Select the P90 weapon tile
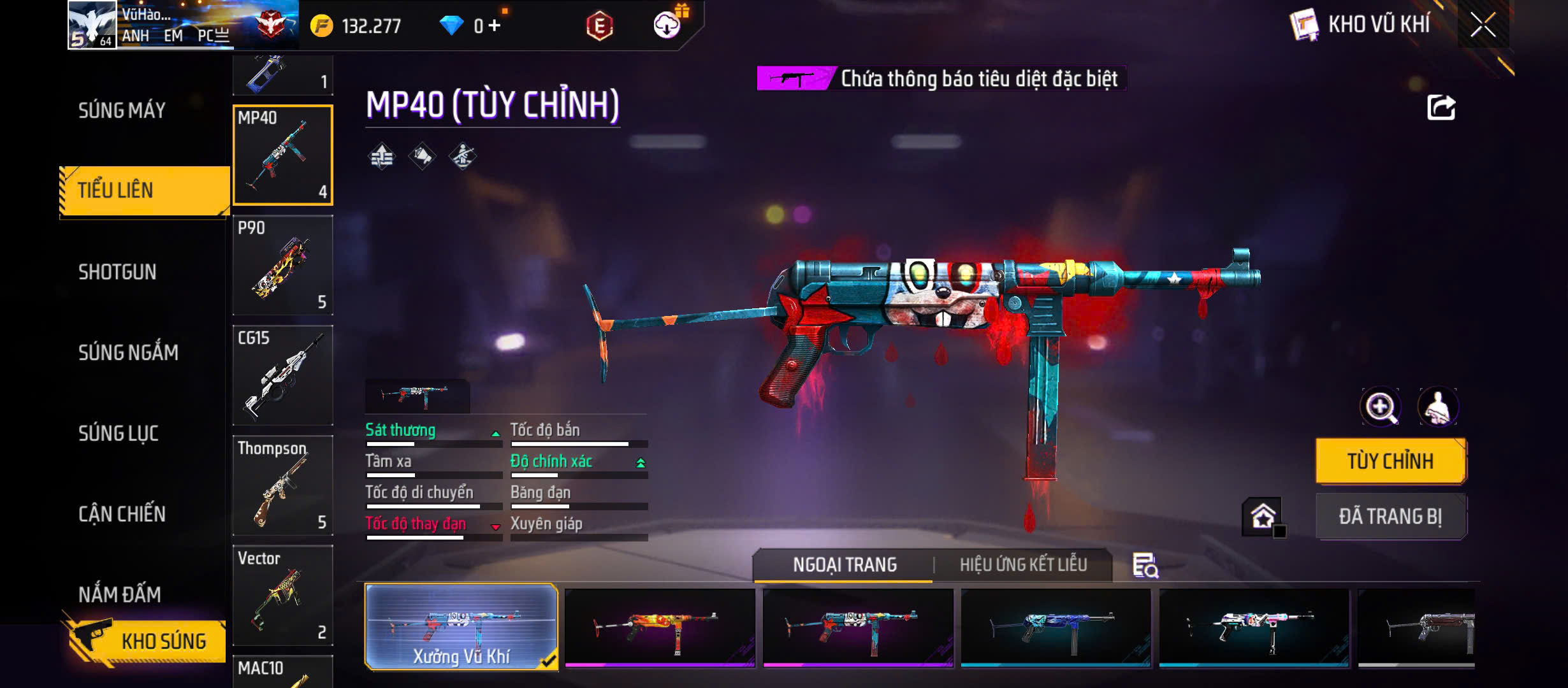This screenshot has height=688, width=1568. (282, 265)
